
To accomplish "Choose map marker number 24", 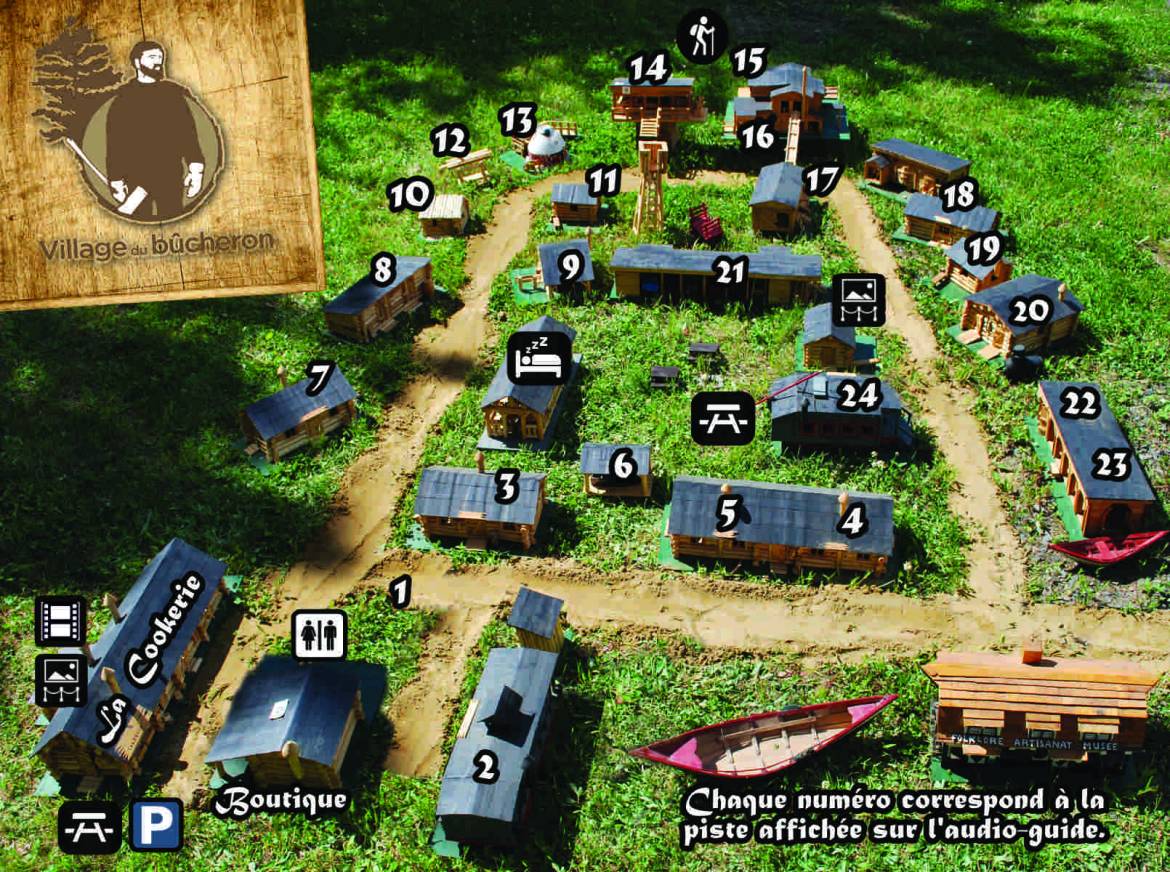I will (858, 397).
